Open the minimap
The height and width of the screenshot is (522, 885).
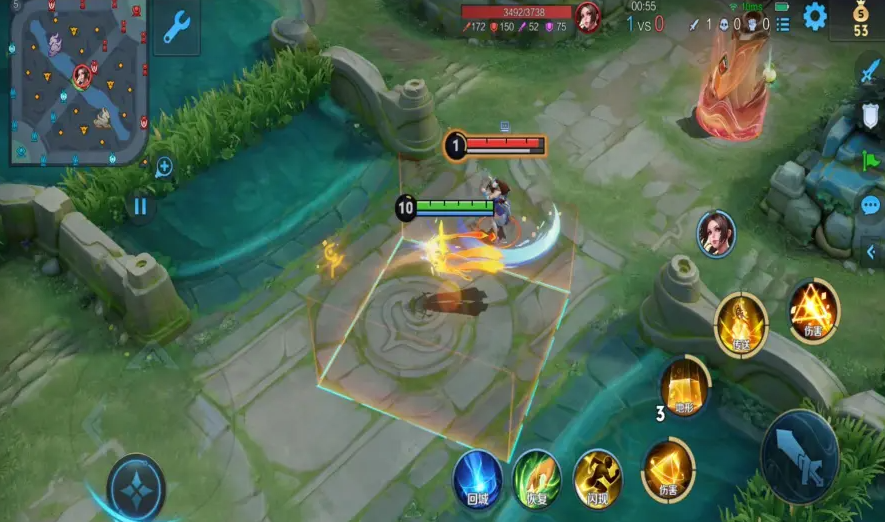78,82
